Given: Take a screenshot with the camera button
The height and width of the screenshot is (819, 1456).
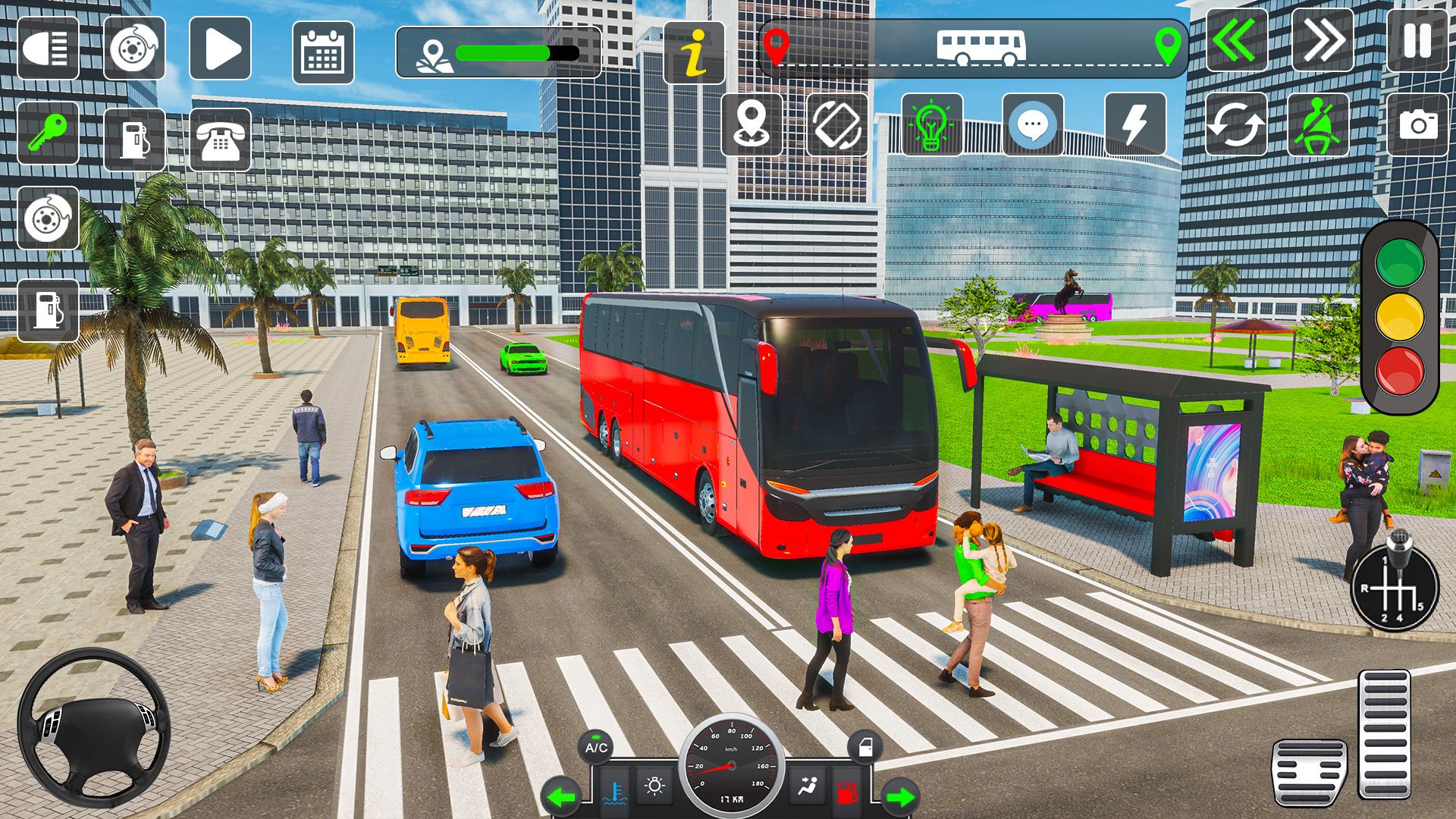Looking at the screenshot, I should tap(1417, 124).
